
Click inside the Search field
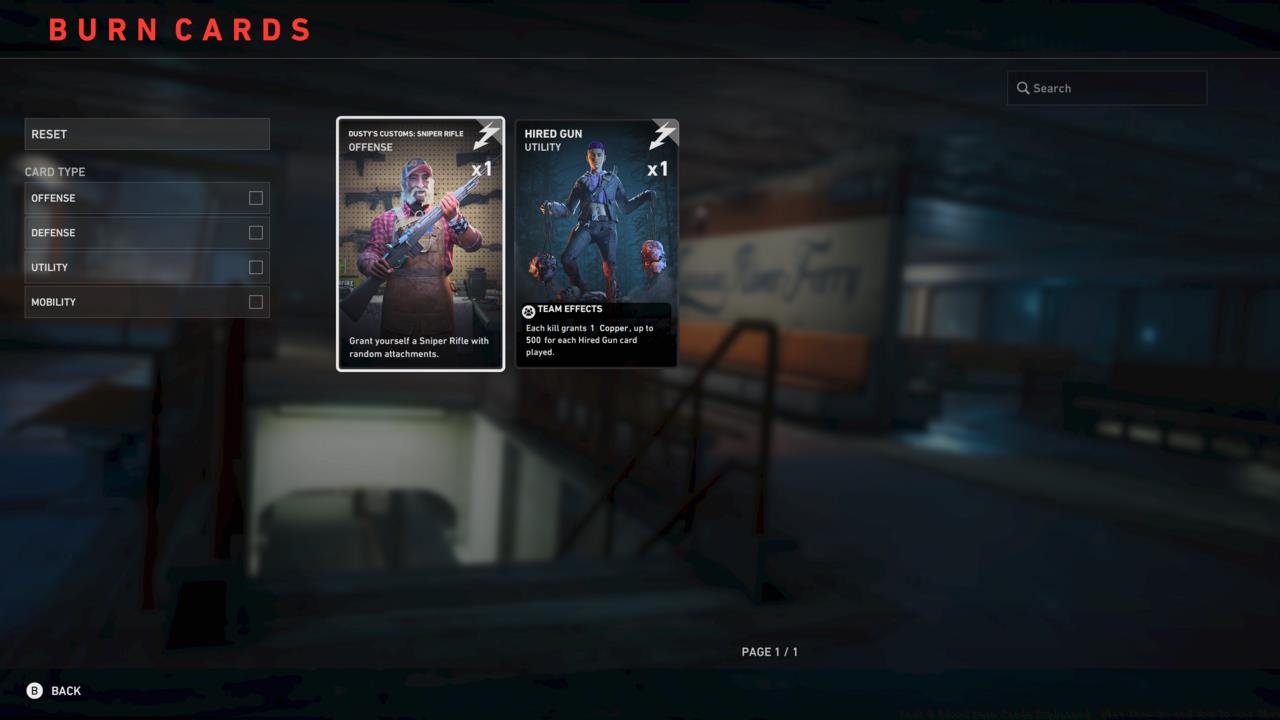click(1107, 88)
